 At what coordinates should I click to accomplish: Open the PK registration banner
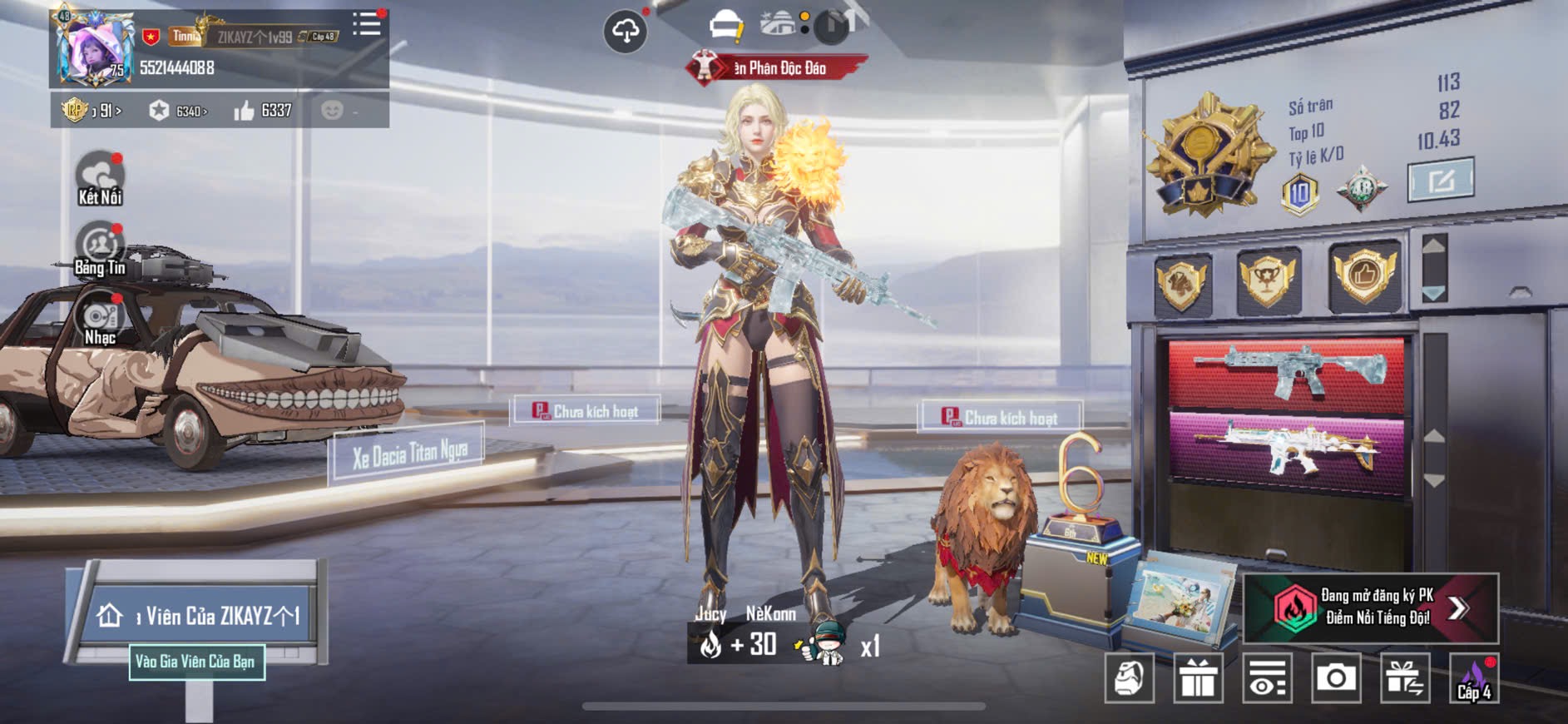[x=1371, y=607]
